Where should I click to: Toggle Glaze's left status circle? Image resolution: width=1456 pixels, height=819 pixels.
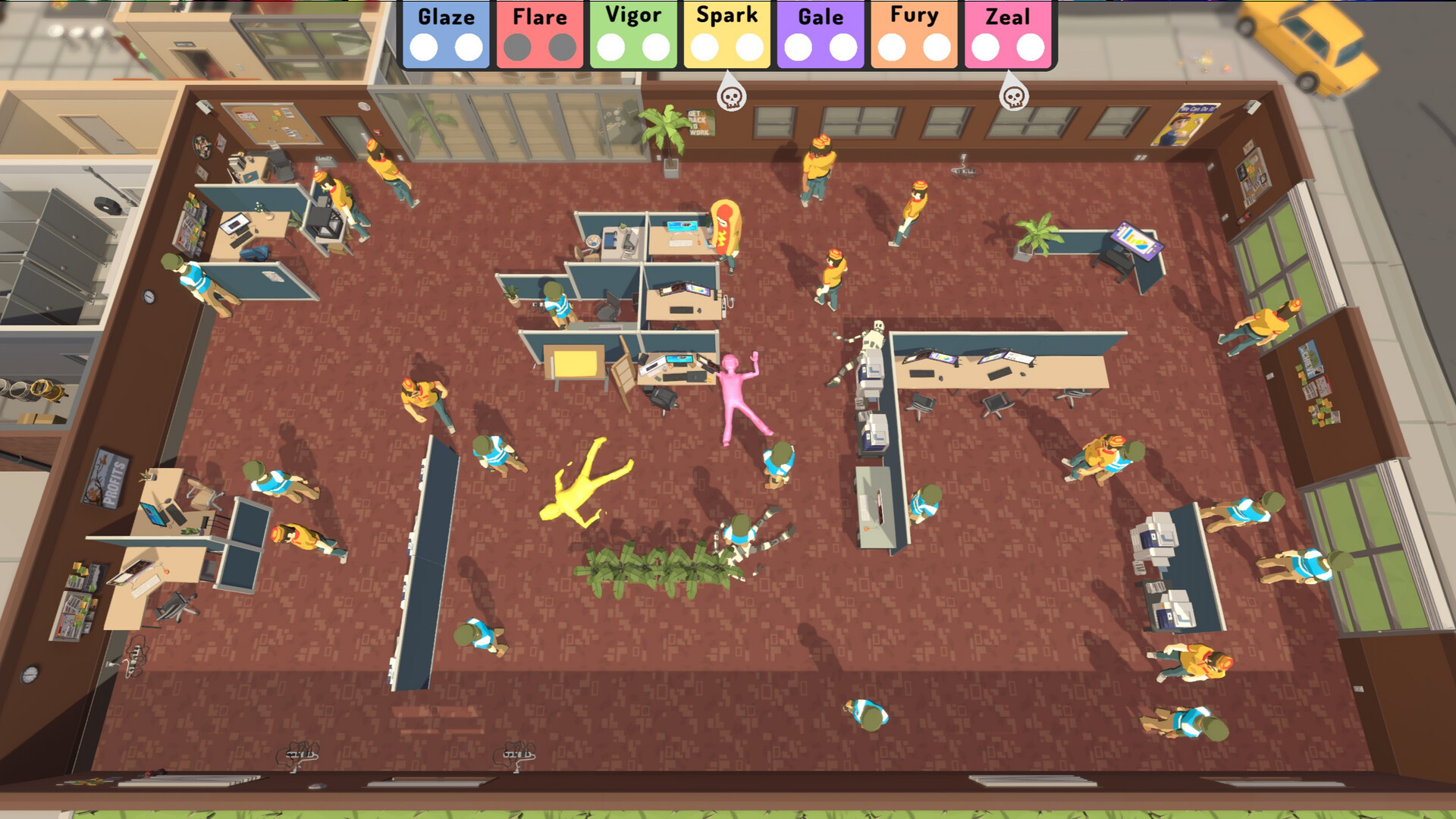tap(425, 46)
